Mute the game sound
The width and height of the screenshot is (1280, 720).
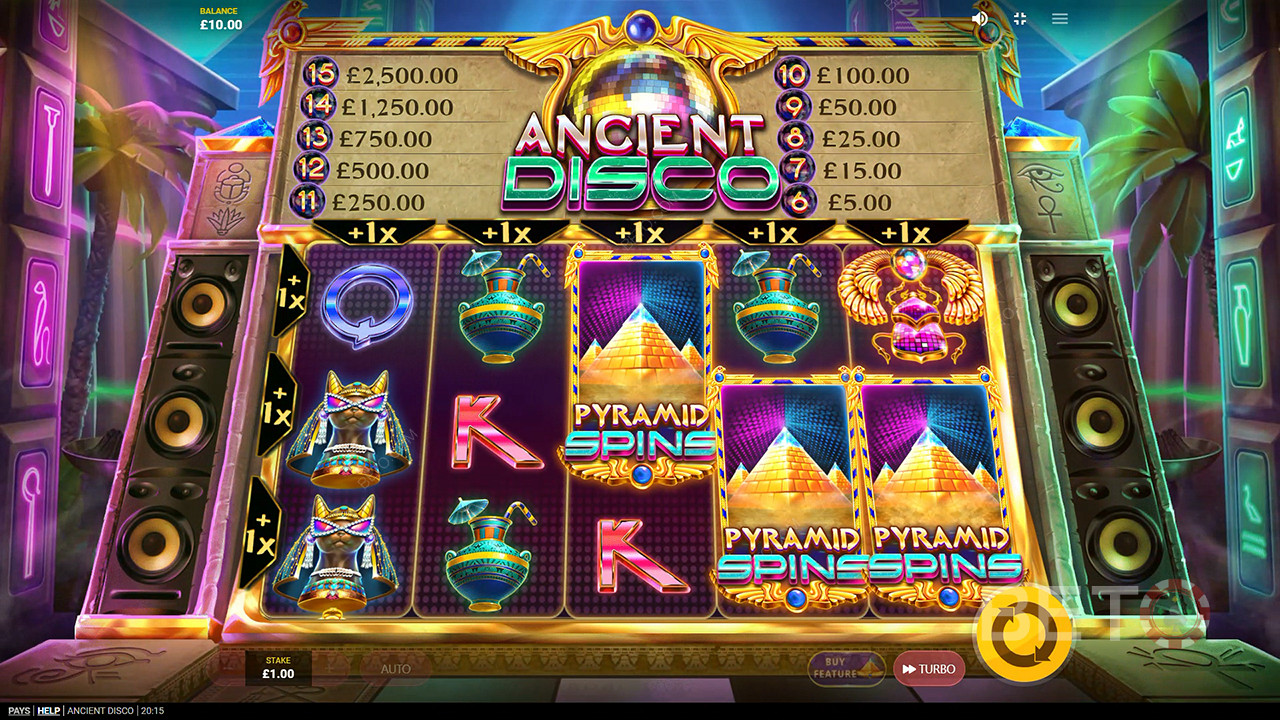(x=980, y=19)
